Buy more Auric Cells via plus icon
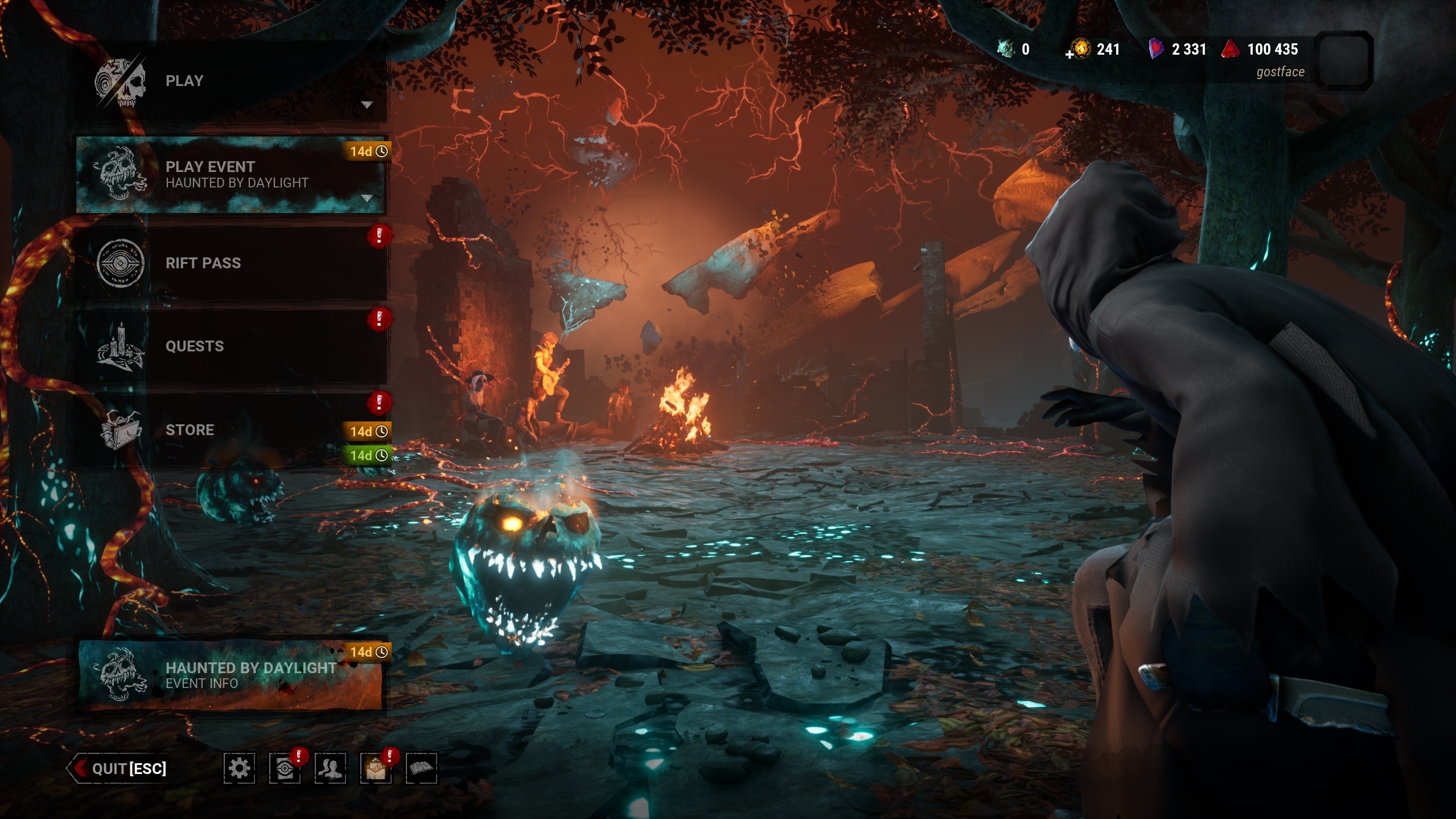 click(x=1070, y=55)
